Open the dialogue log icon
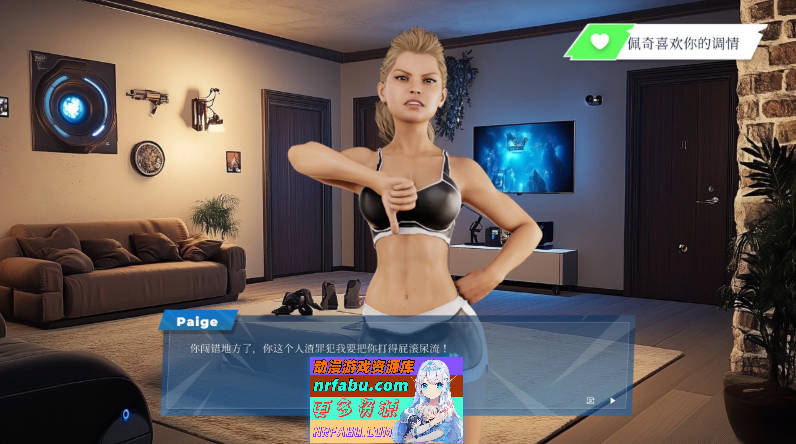This screenshot has height=444, width=796. pyautogui.click(x=590, y=401)
